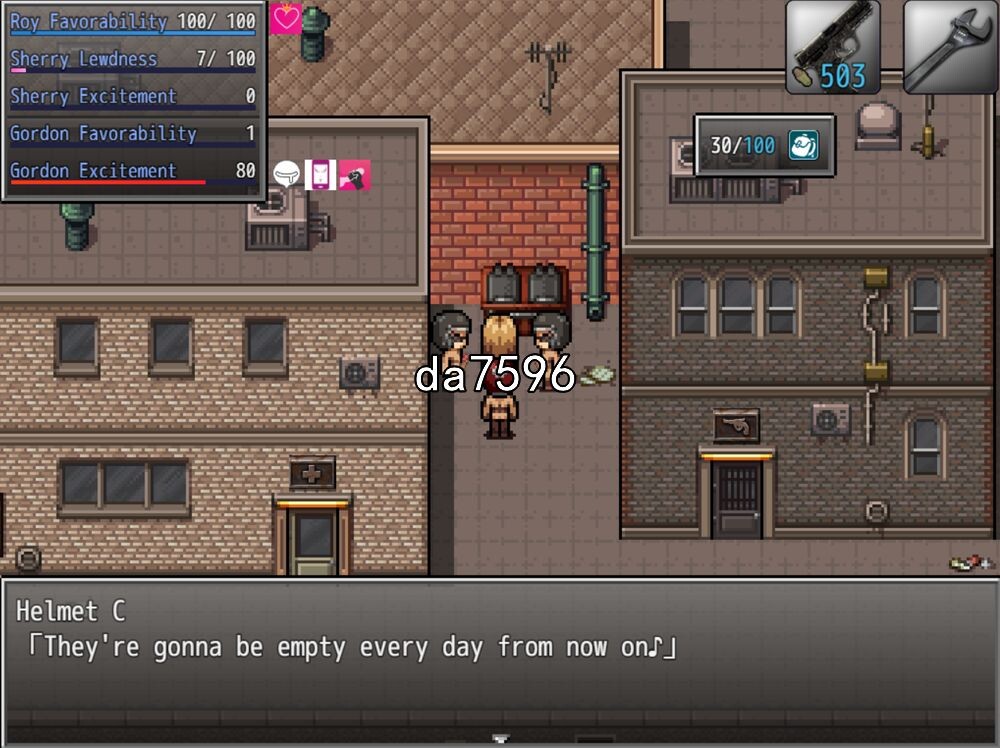Advance Helmet C's dialogue using the arrow
The height and width of the screenshot is (748, 1000).
coord(500,739)
